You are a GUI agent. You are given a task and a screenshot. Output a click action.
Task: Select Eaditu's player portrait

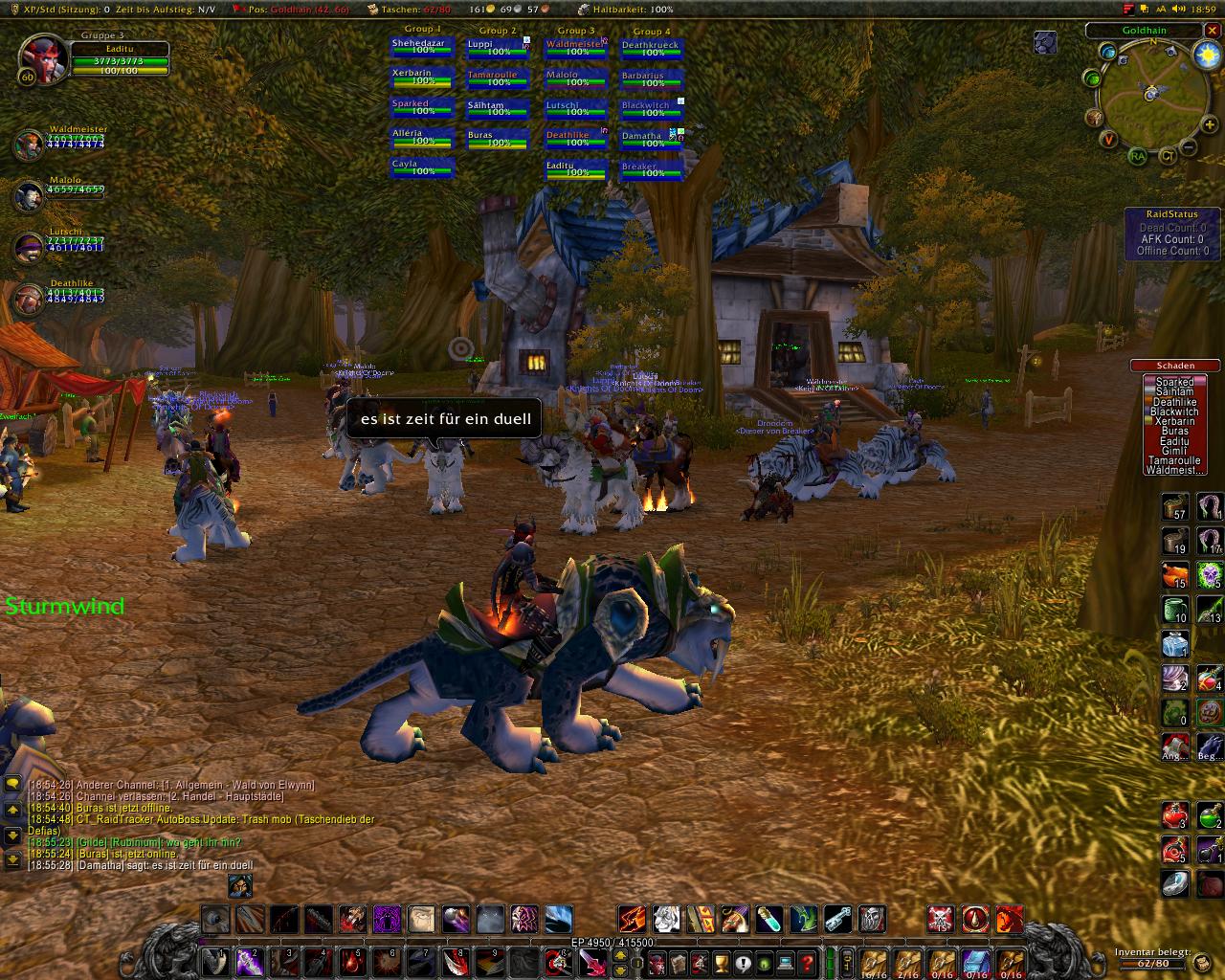tap(43, 59)
